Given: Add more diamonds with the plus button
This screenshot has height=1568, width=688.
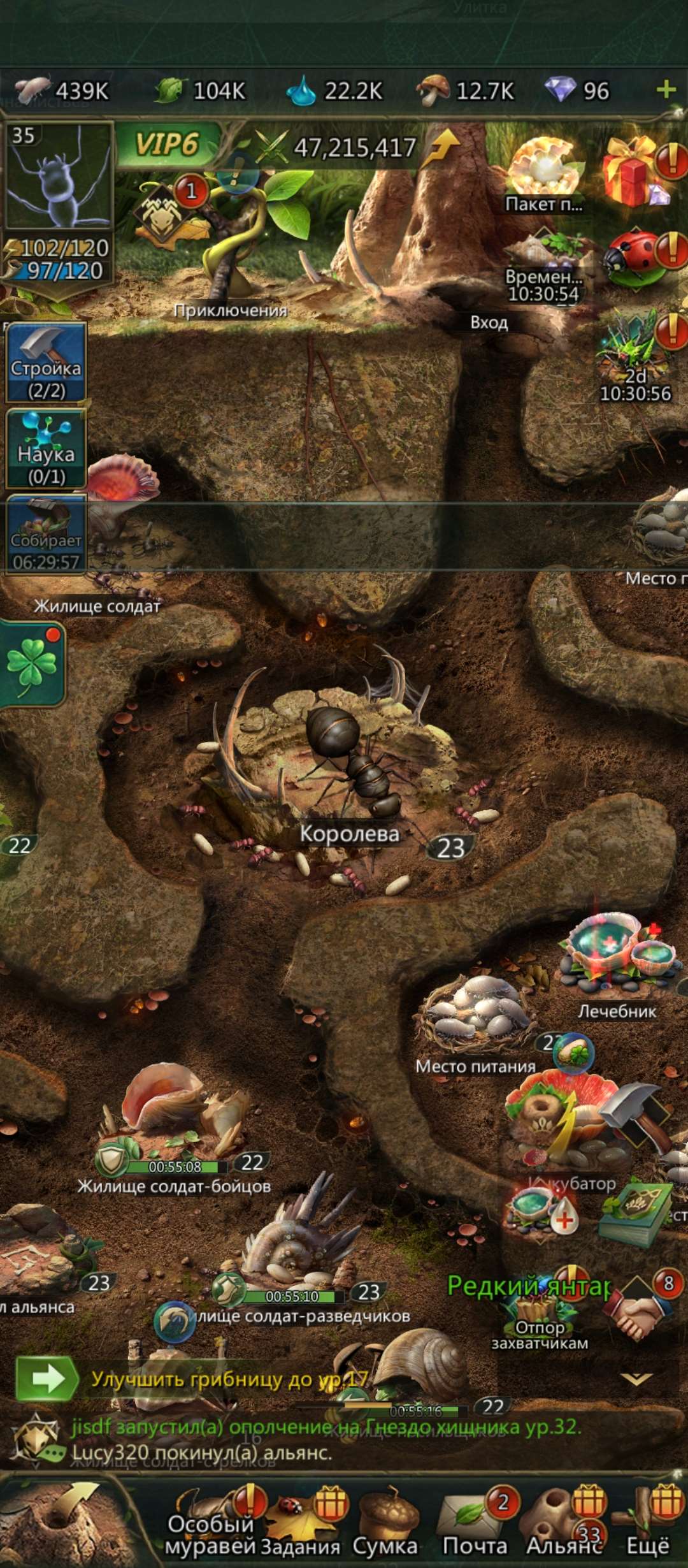Looking at the screenshot, I should 666,90.
